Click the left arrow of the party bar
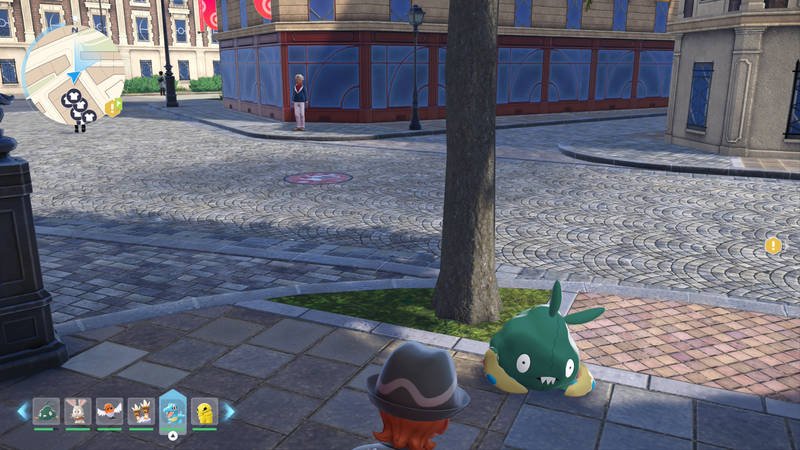The image size is (800, 450). point(22,411)
